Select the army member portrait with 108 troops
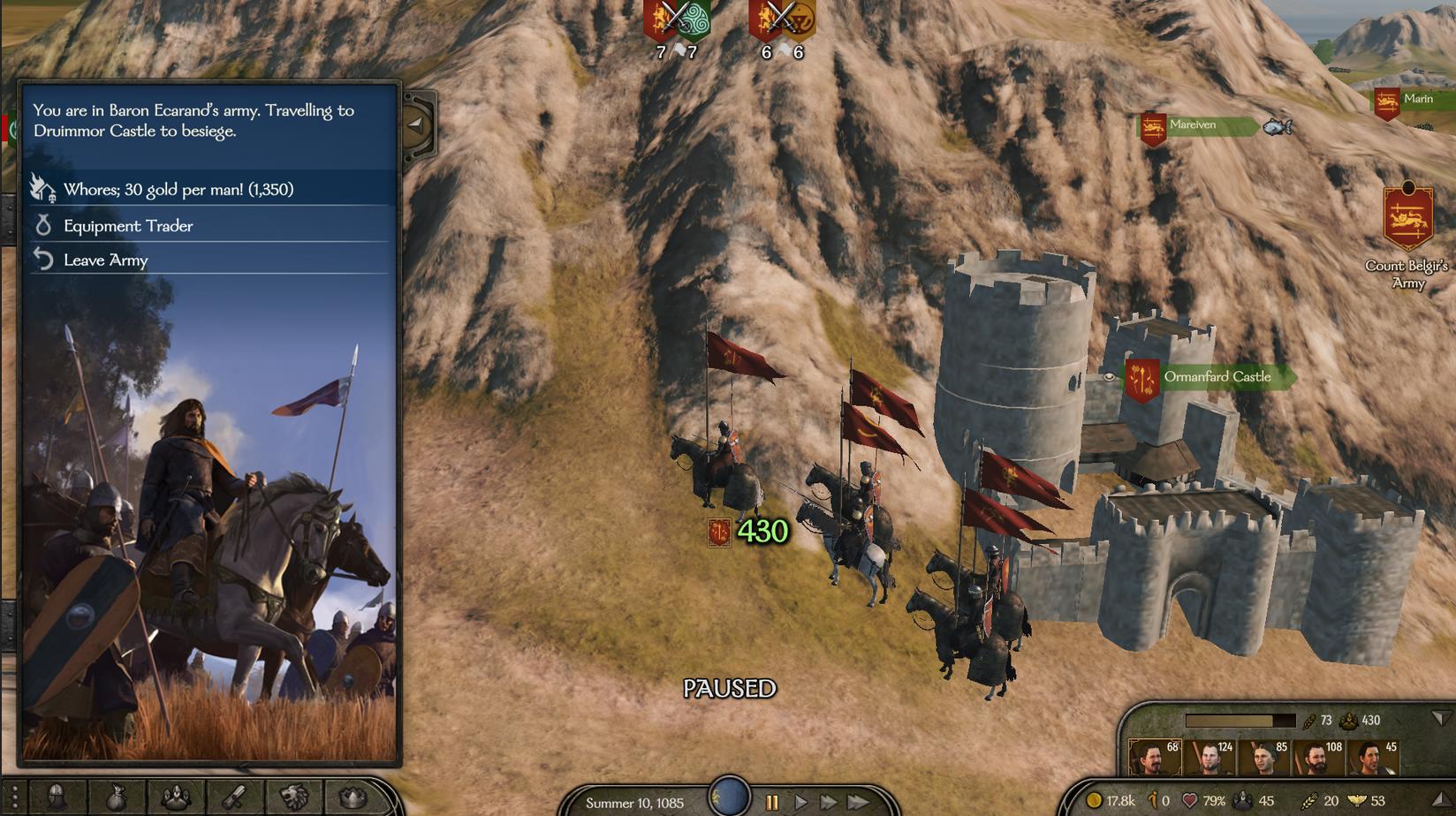 click(1317, 759)
